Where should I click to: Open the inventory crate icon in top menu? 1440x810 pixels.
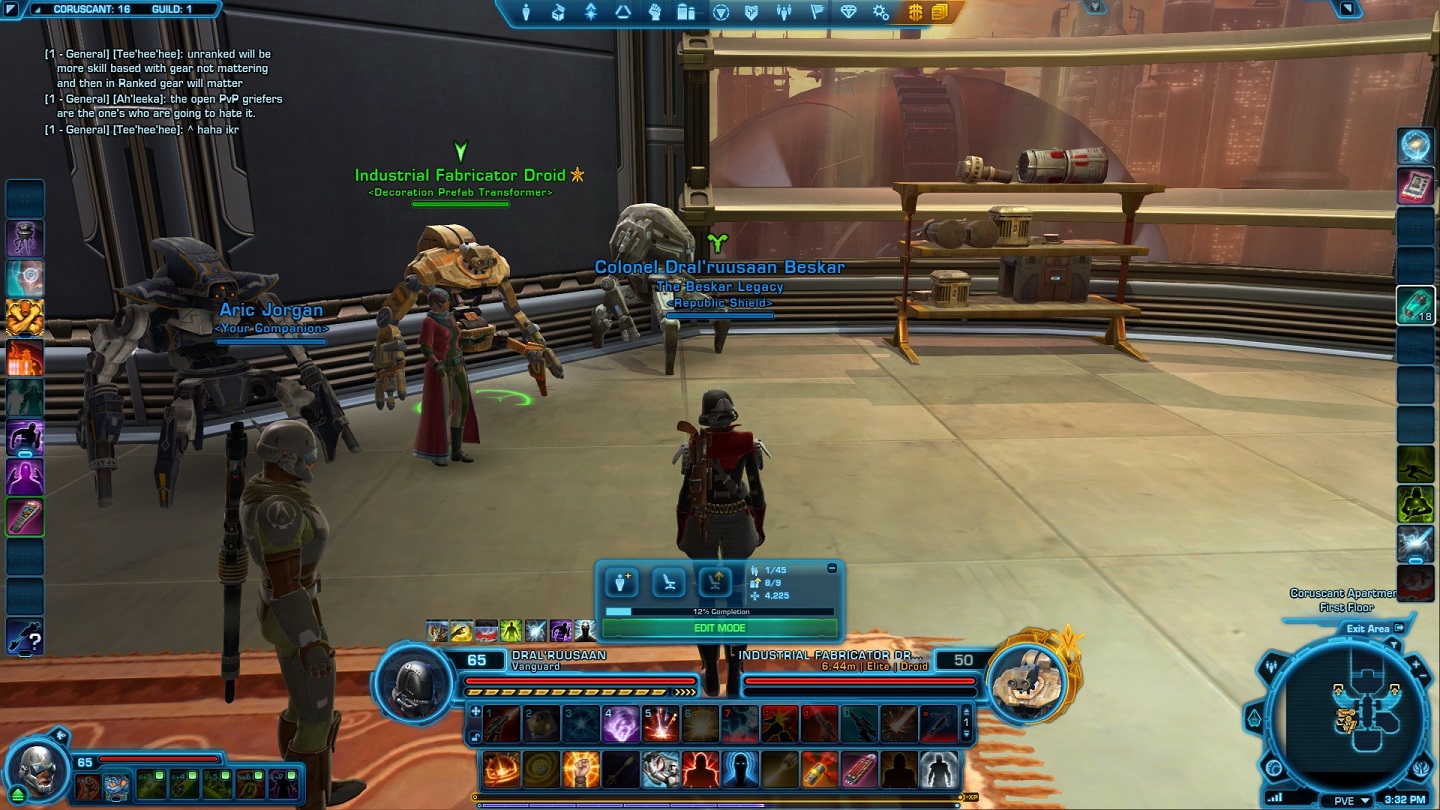tap(558, 12)
